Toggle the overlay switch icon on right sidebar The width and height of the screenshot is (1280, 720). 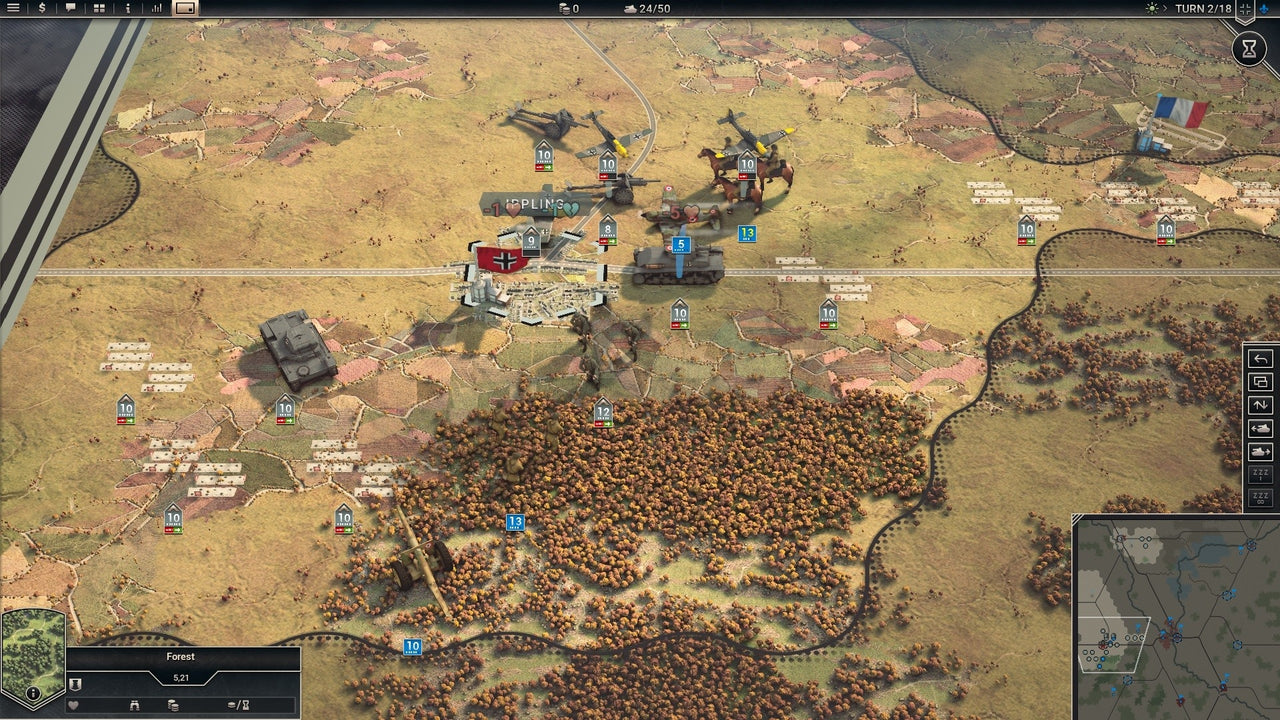(x=1259, y=382)
